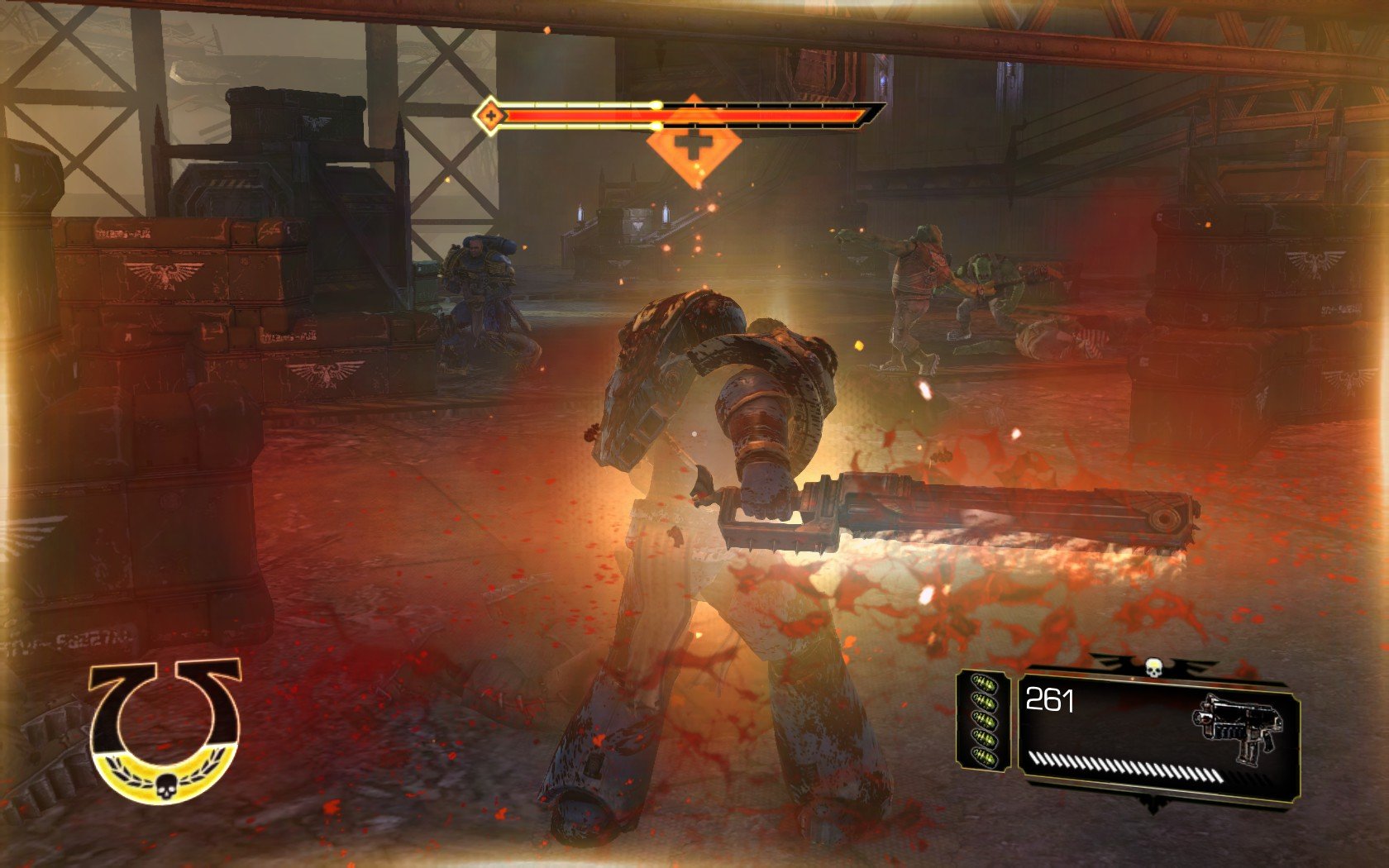
Task: Click the topmost frag grenade icon
Action: click(985, 683)
